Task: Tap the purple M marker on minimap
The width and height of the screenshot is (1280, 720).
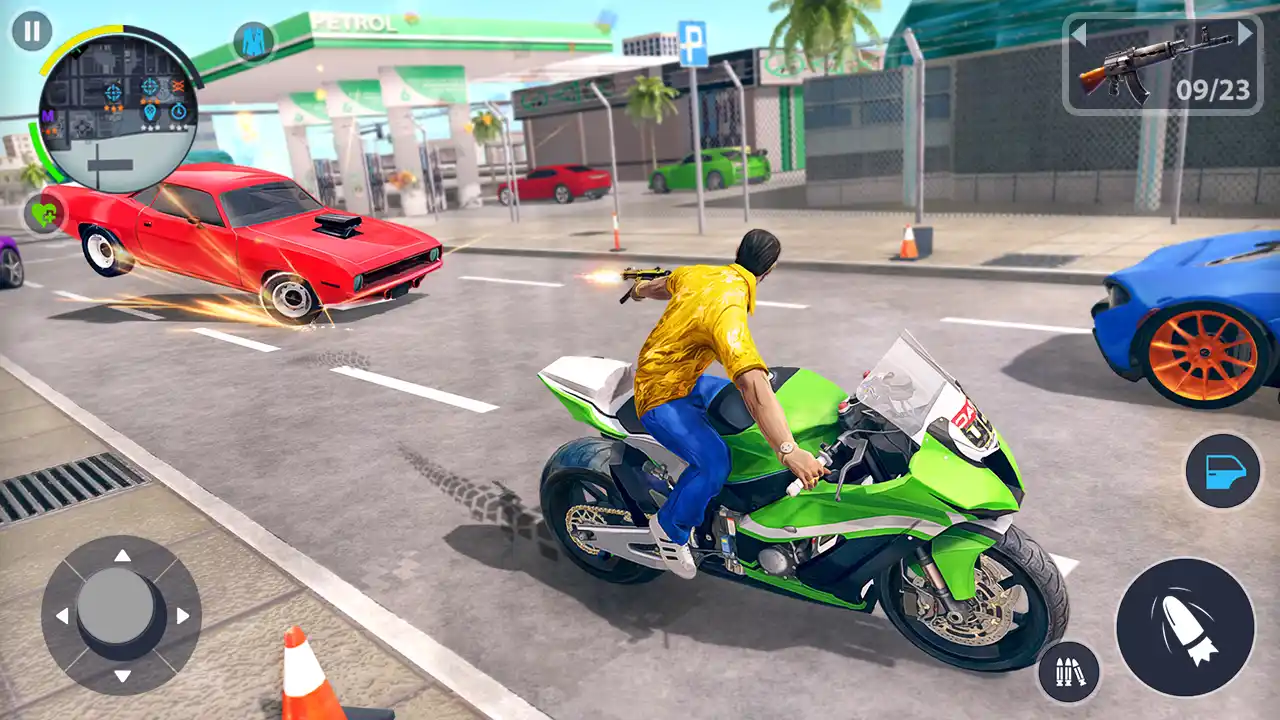Action: 47,116
